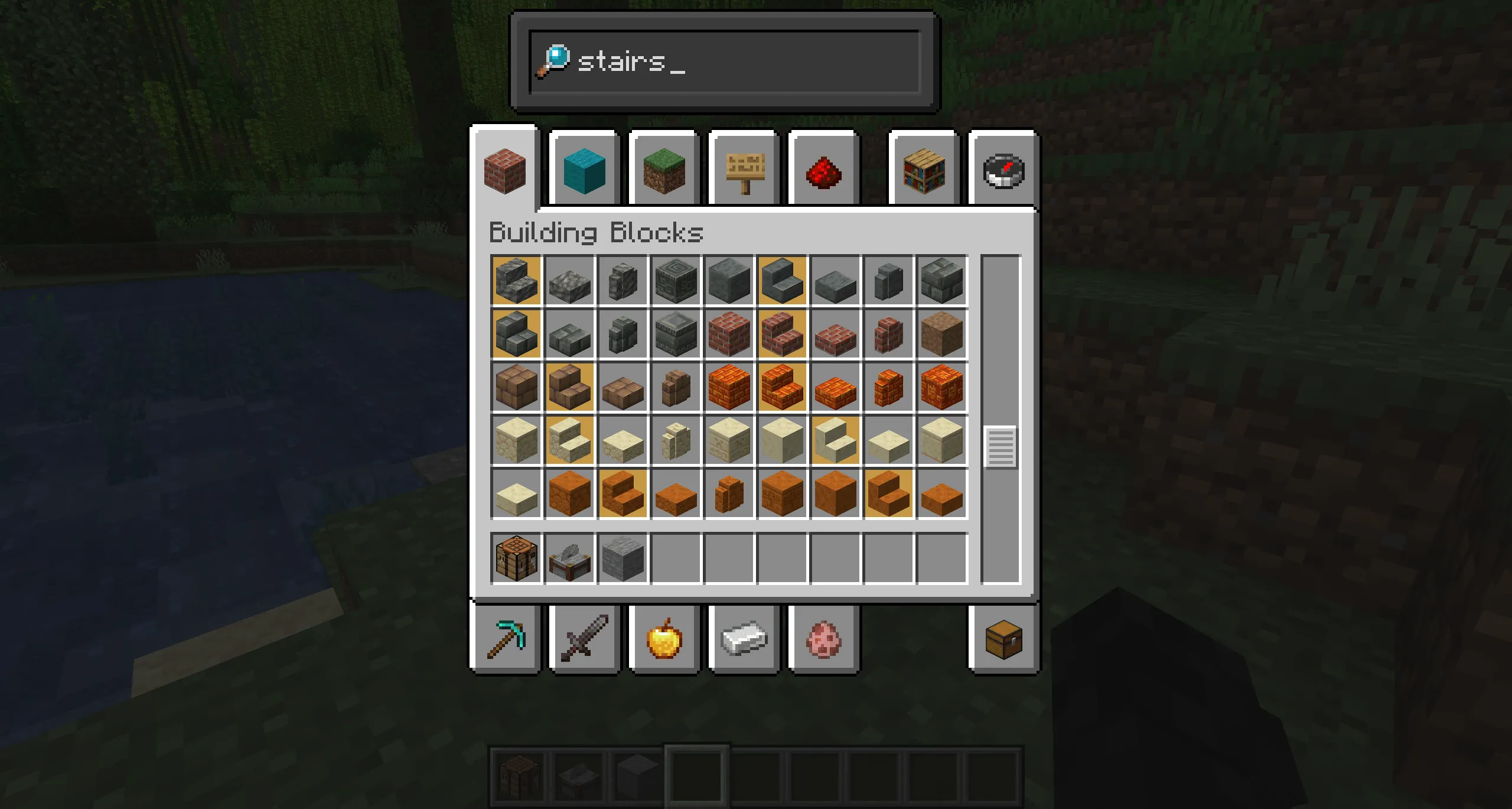1512x809 pixels.
Task: Open the Spawn Eggs tab
Action: click(823, 640)
